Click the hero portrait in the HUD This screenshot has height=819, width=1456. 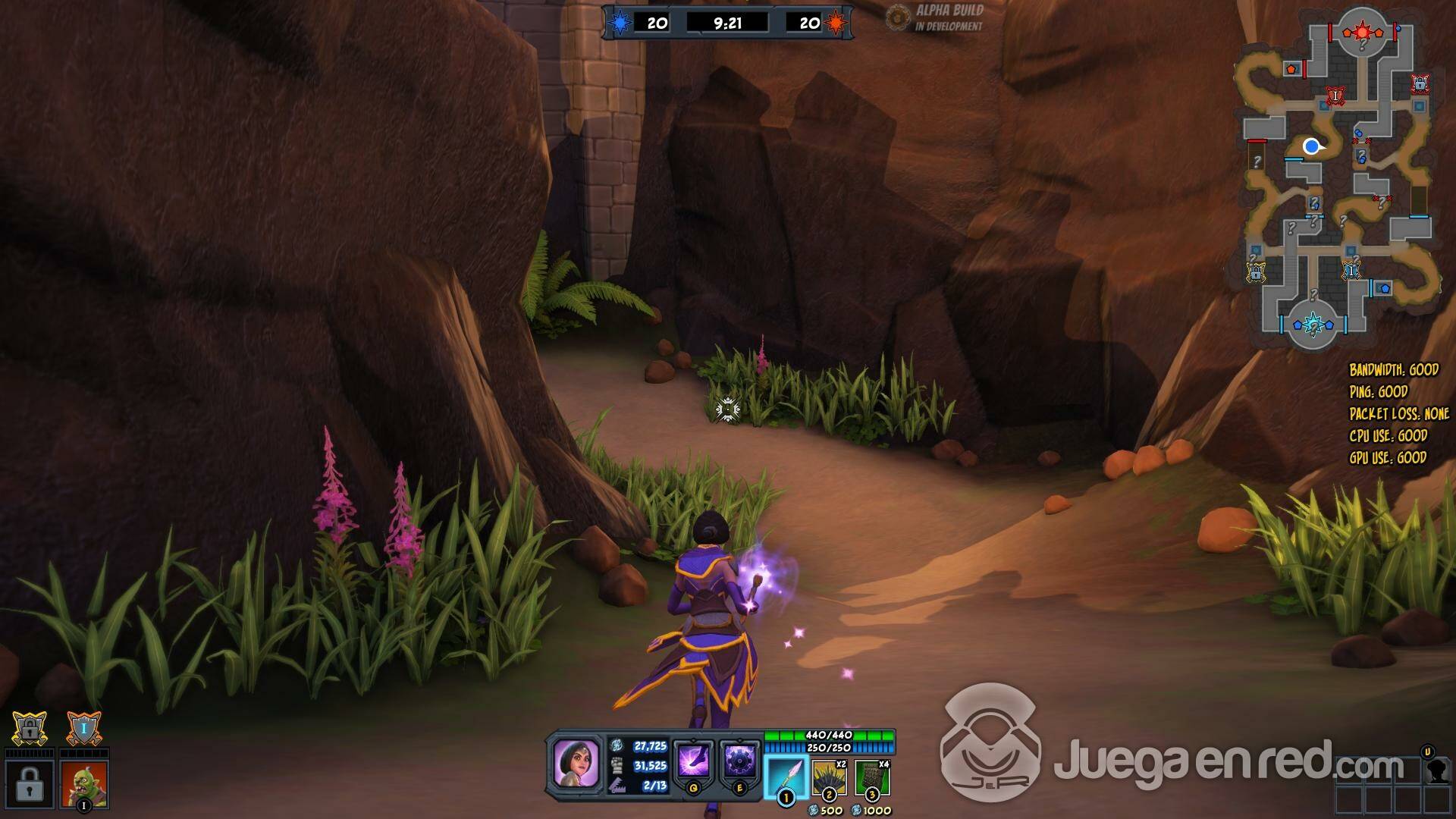coord(576,762)
